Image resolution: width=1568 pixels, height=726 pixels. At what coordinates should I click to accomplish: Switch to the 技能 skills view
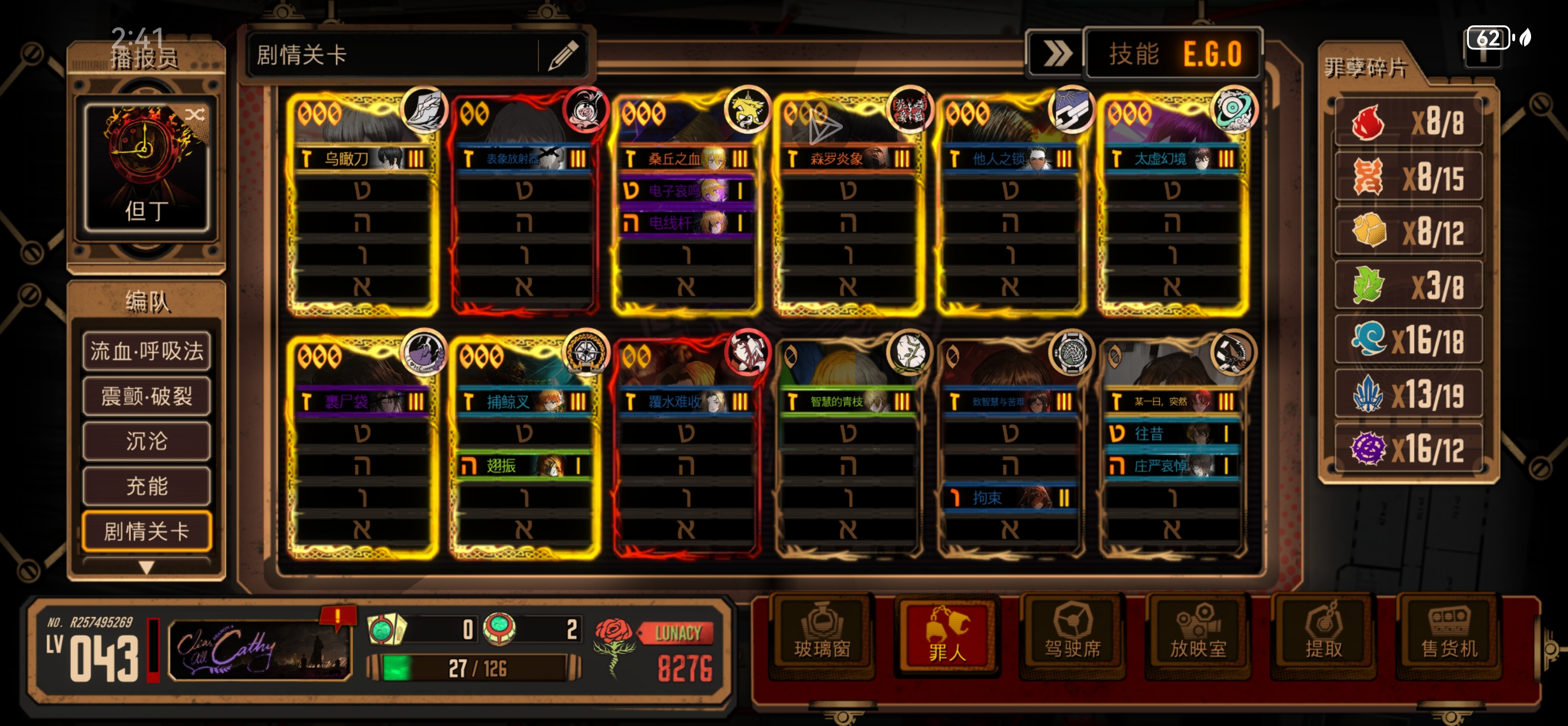(x=1133, y=54)
